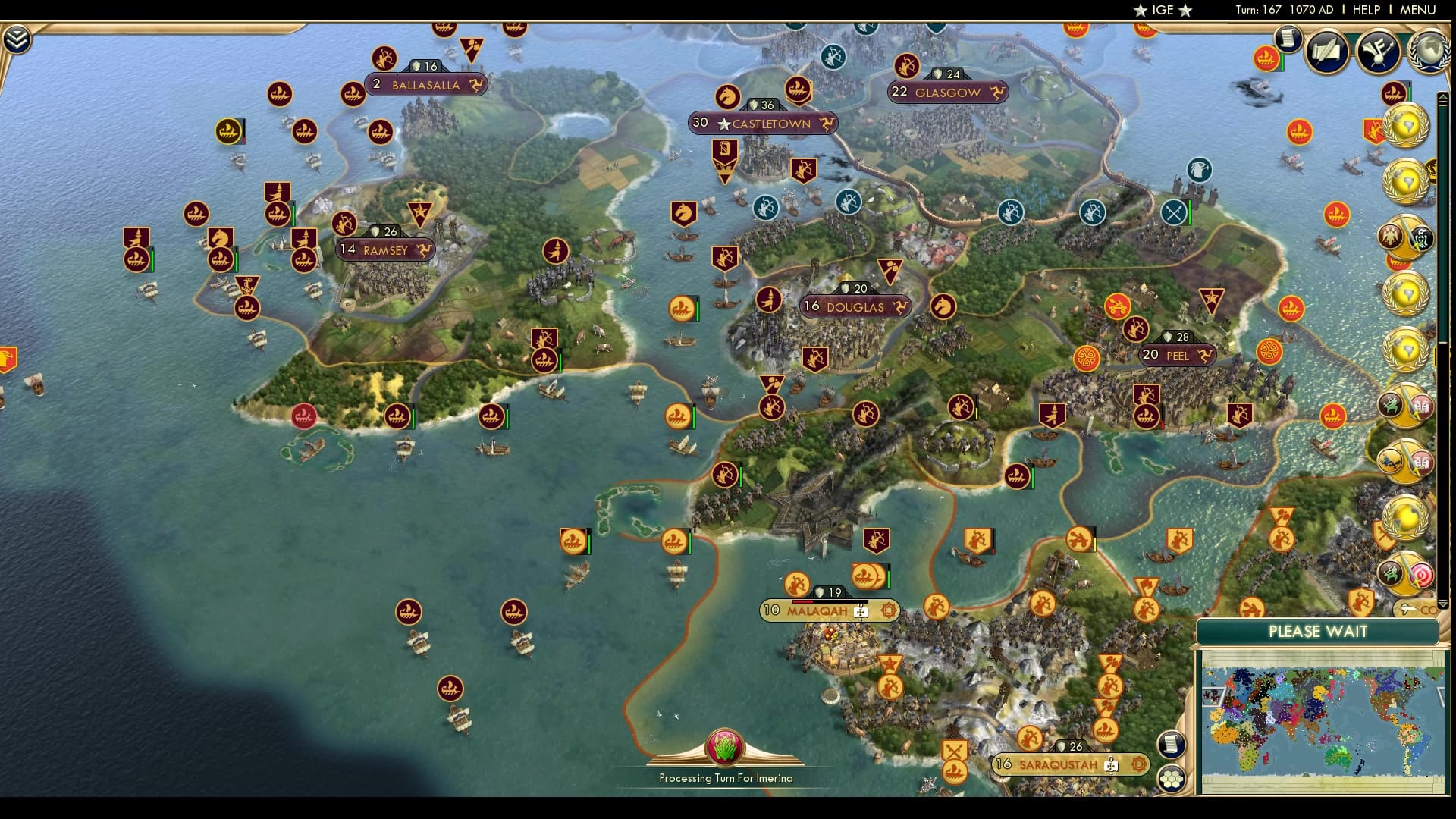Screen dimensions: 1456x819
Task: Open the MENU in the top bar
Action: (1417, 10)
